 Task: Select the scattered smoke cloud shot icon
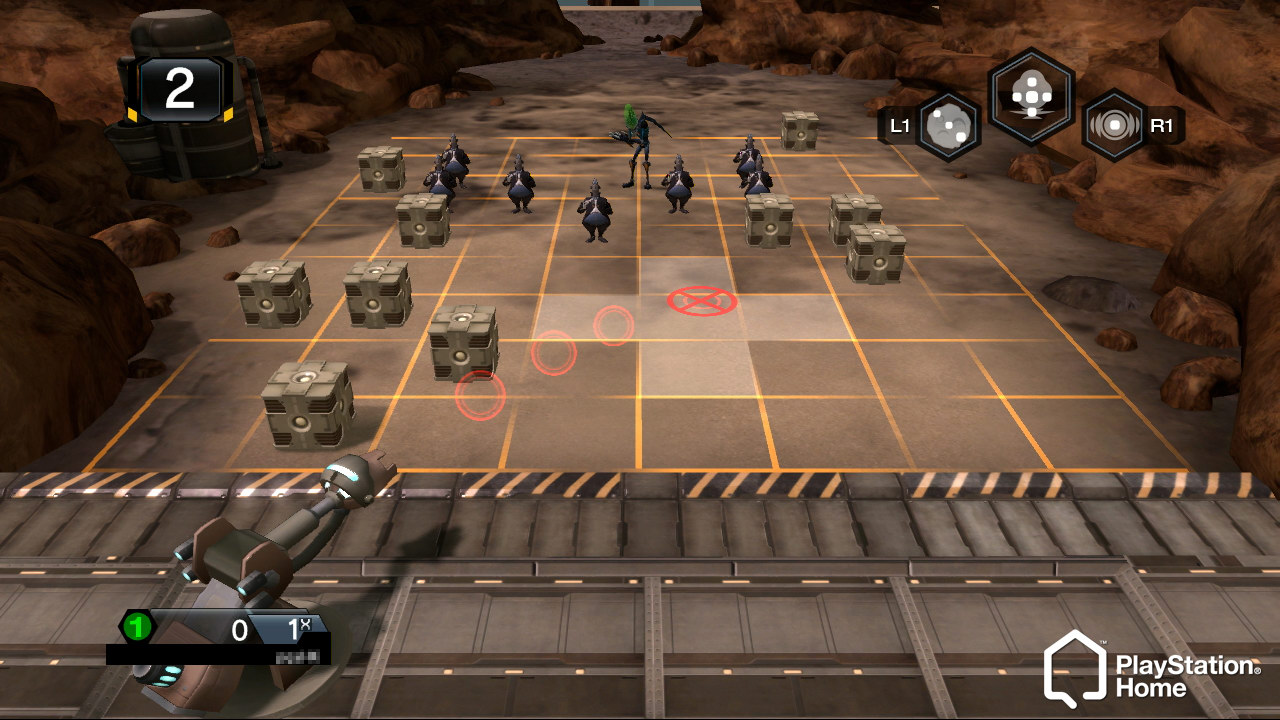(947, 126)
